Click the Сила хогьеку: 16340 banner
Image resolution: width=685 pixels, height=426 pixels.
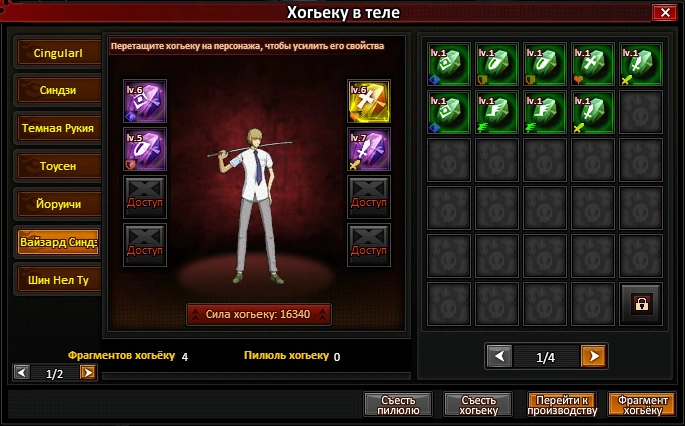258,314
